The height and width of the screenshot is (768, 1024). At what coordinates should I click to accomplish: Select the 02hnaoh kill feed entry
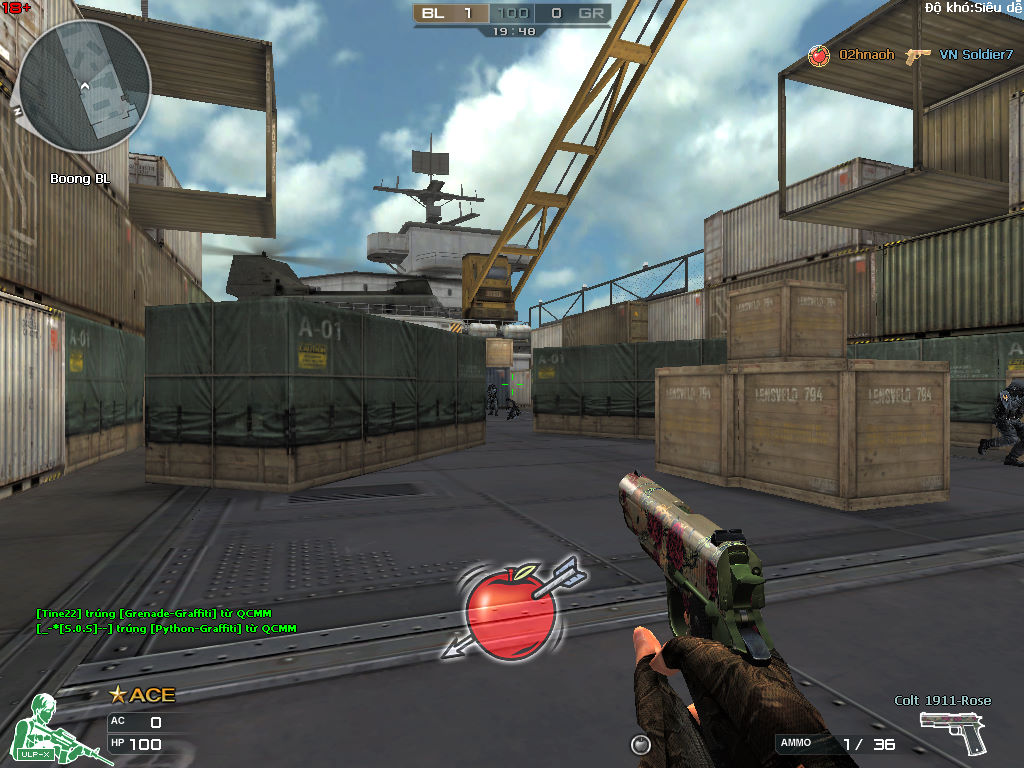[866, 55]
